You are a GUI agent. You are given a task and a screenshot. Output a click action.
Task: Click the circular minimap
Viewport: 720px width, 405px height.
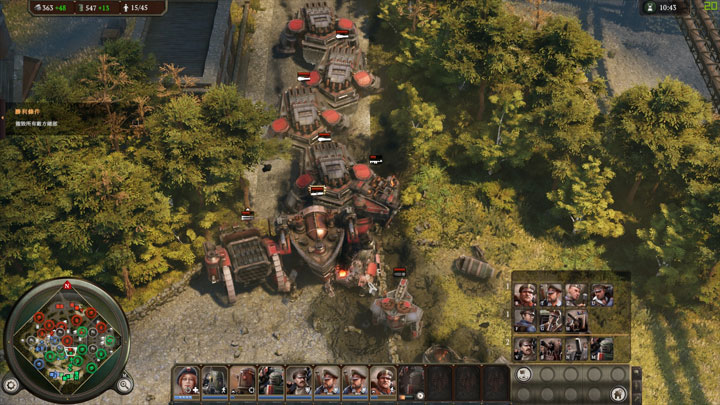[x=69, y=334]
